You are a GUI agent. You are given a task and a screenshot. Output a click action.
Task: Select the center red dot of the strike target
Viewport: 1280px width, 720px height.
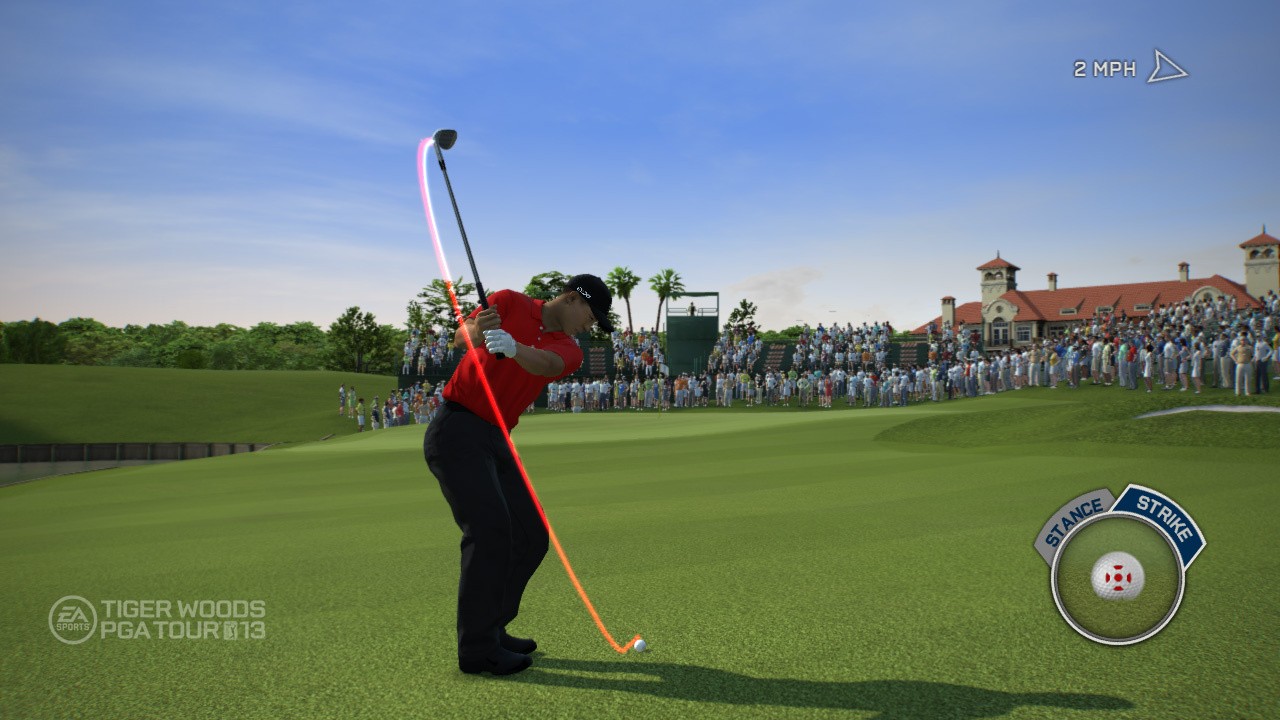tap(1118, 576)
